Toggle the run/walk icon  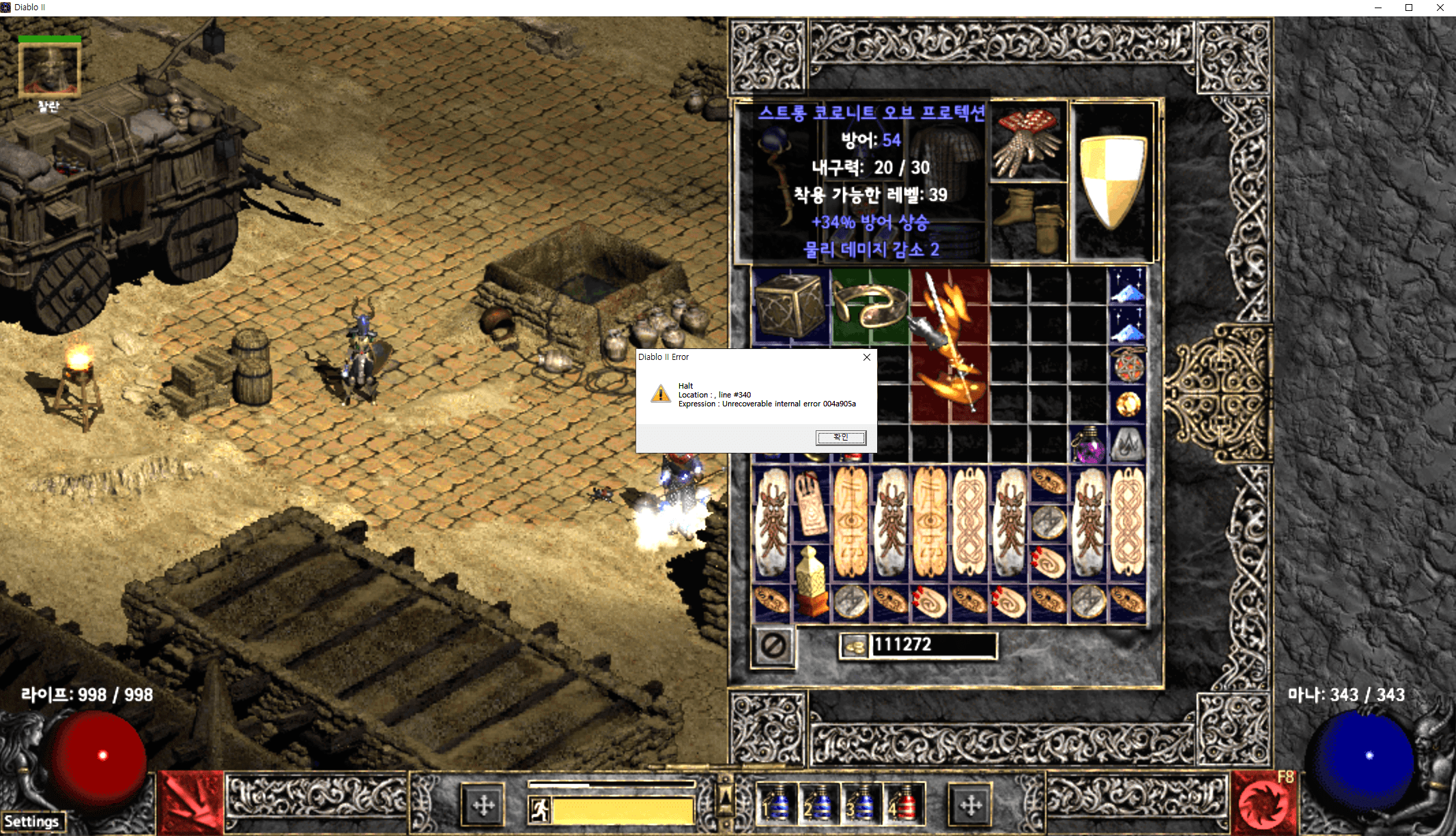click(x=539, y=810)
